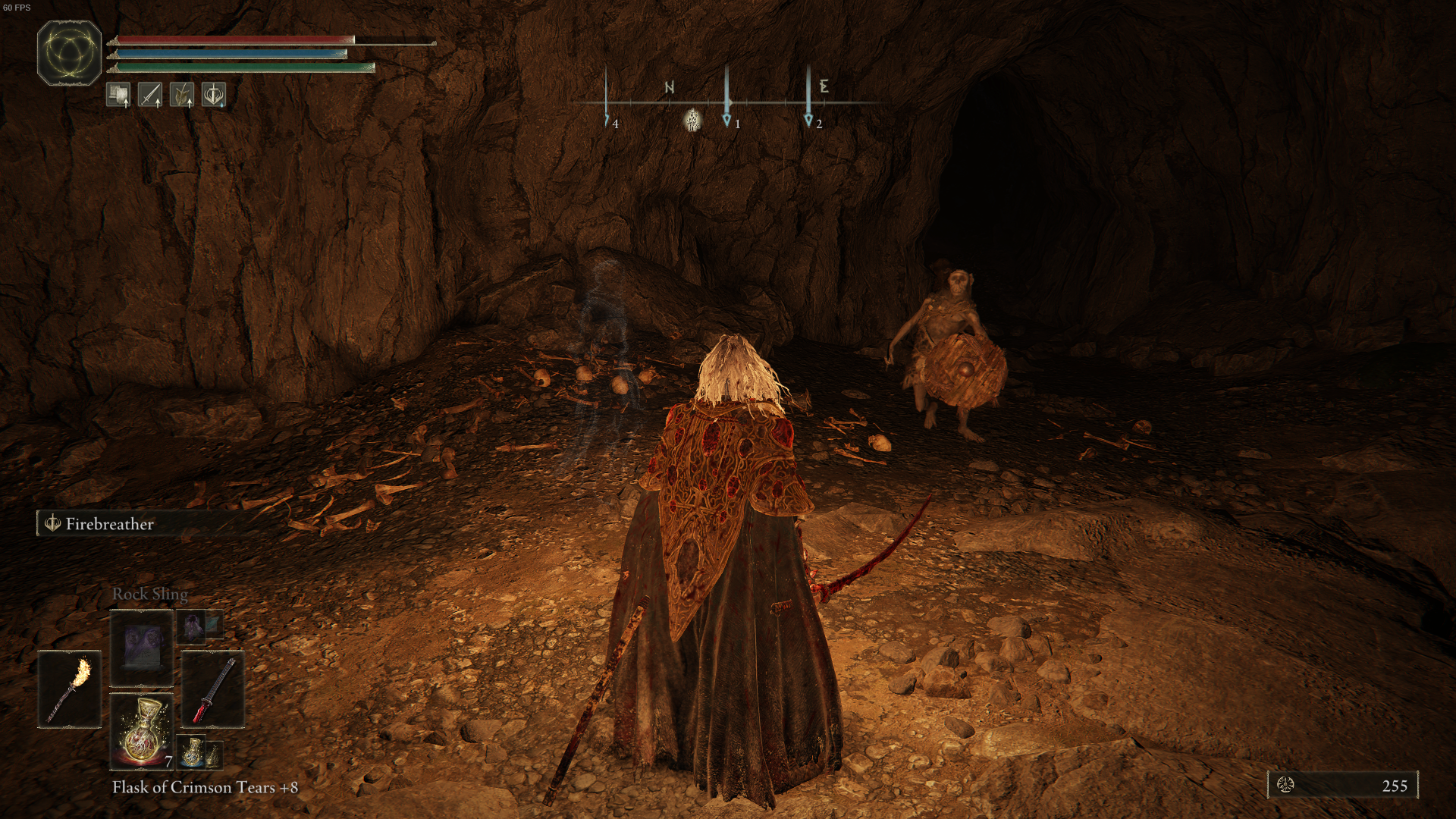Pick the small purple next-spell icon
This screenshot has height=819, width=1456.
point(192,626)
